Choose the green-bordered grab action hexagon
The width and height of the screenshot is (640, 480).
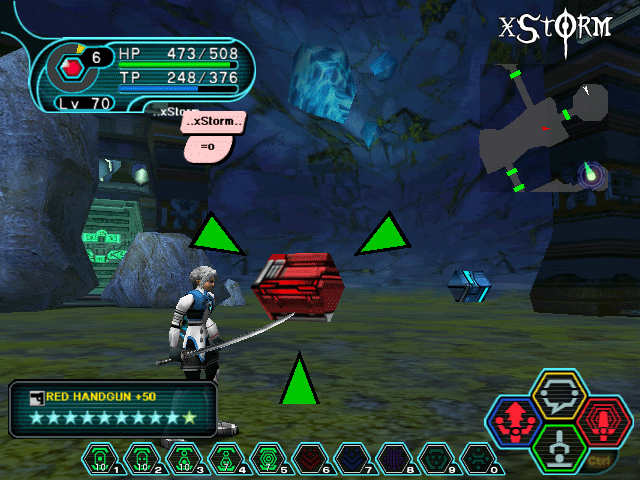pyautogui.click(x=557, y=447)
